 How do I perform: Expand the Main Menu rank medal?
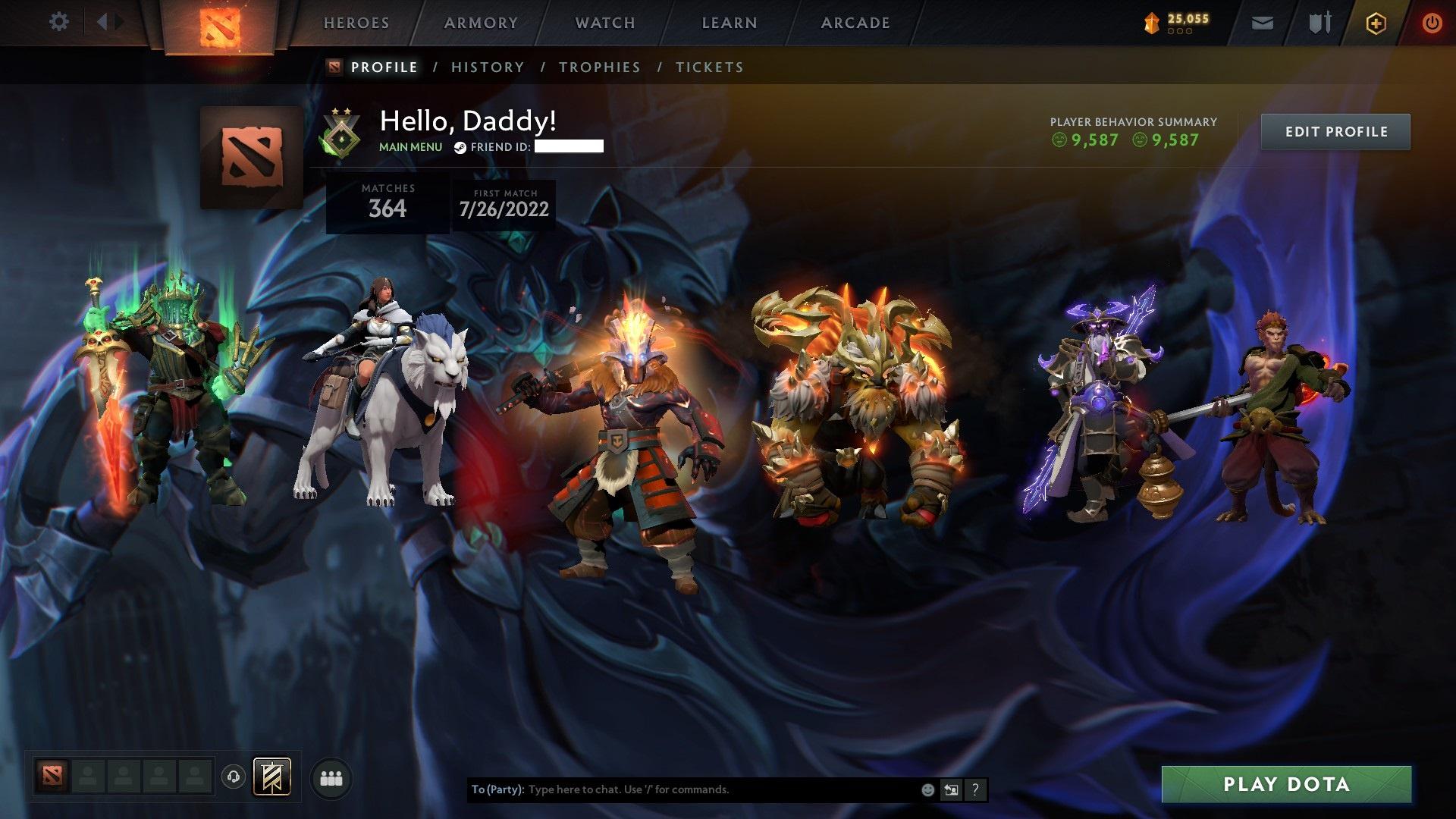click(x=341, y=133)
